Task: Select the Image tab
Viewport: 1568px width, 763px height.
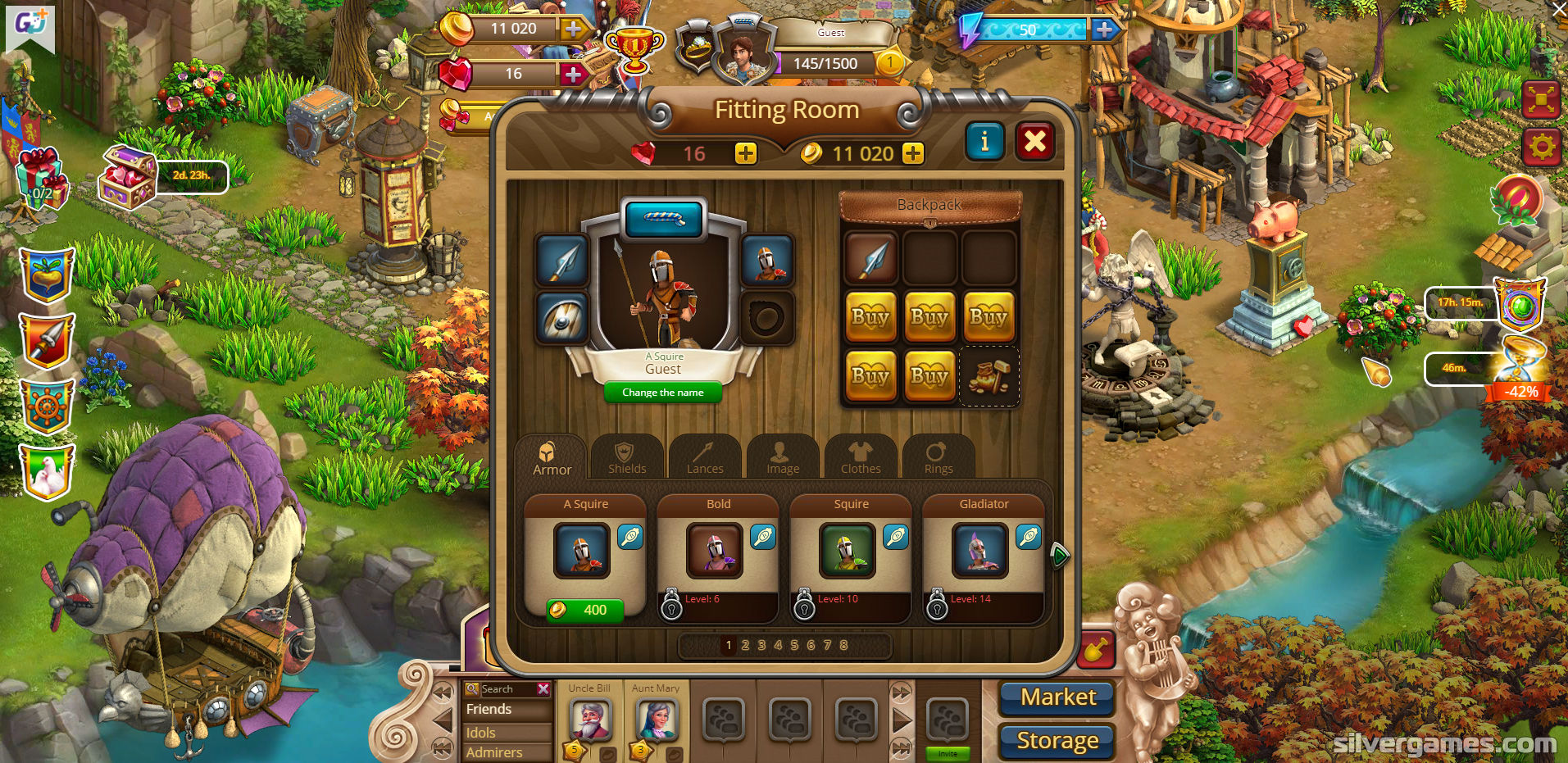Action: coord(783,457)
